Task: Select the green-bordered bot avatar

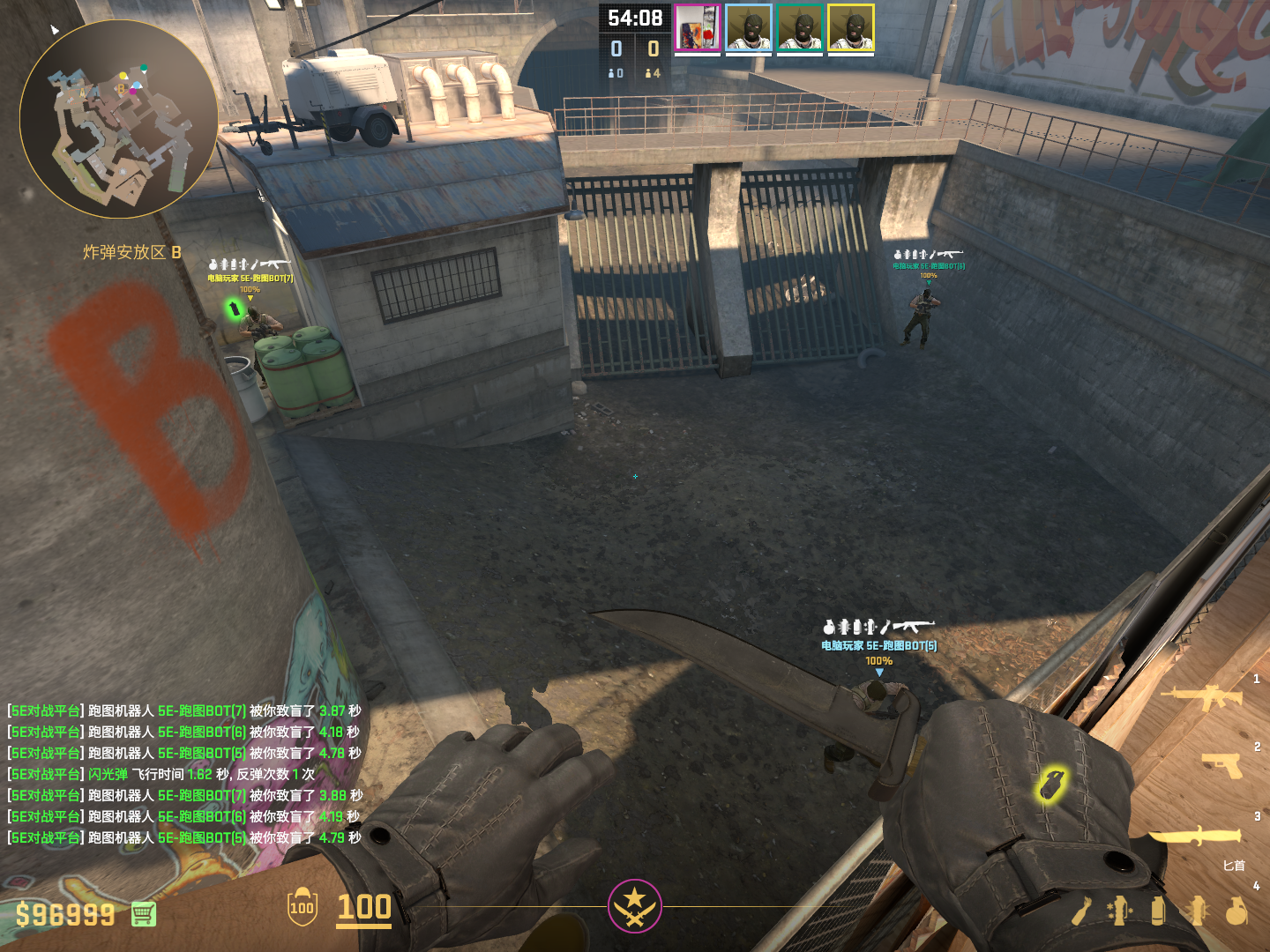Action: 800,28
